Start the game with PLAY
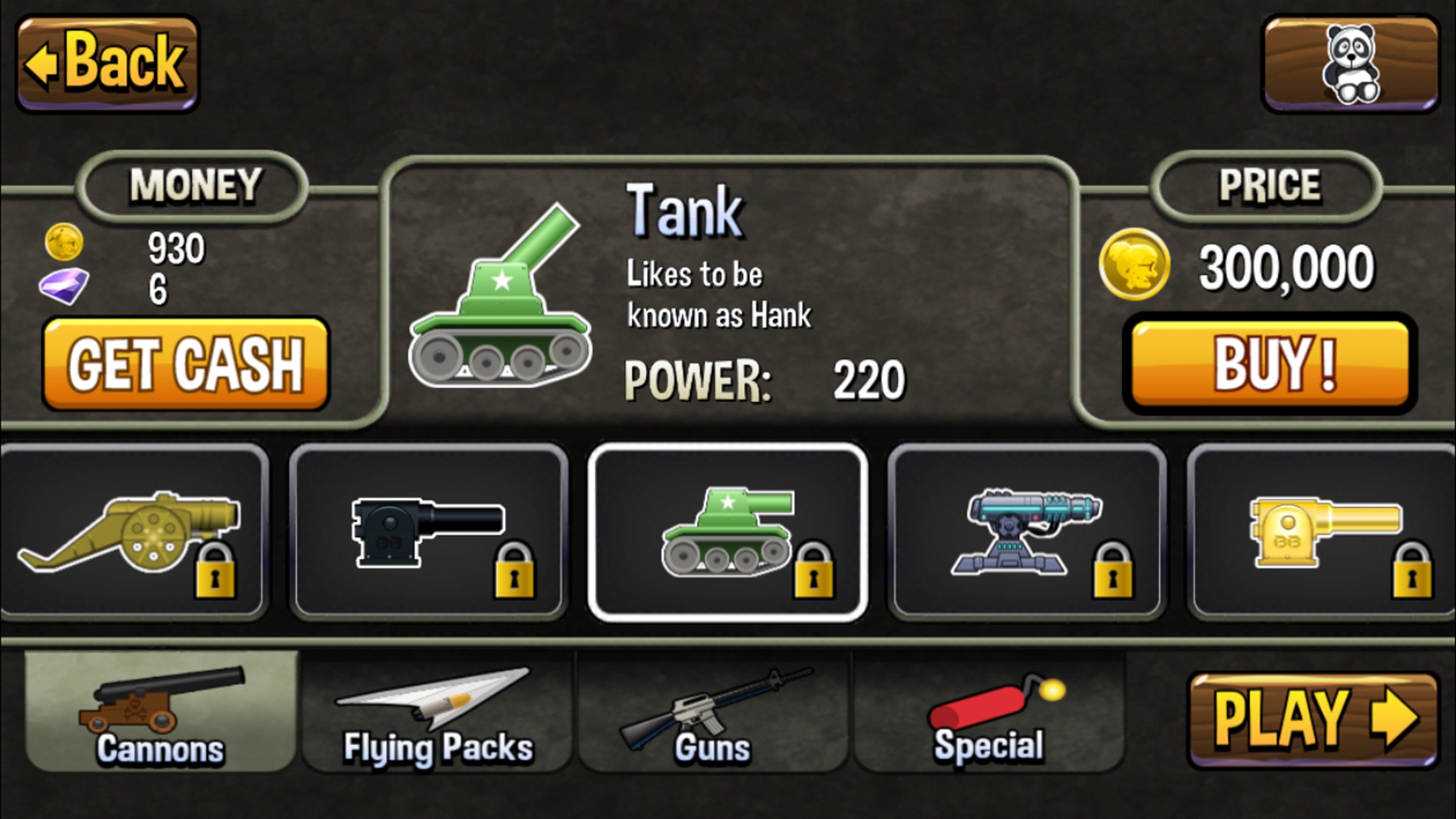Image resolution: width=1456 pixels, height=819 pixels. coord(1314,719)
